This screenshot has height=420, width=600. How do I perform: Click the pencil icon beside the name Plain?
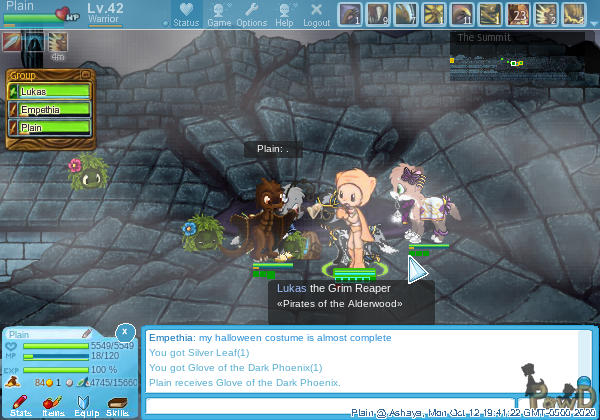click(x=86, y=333)
